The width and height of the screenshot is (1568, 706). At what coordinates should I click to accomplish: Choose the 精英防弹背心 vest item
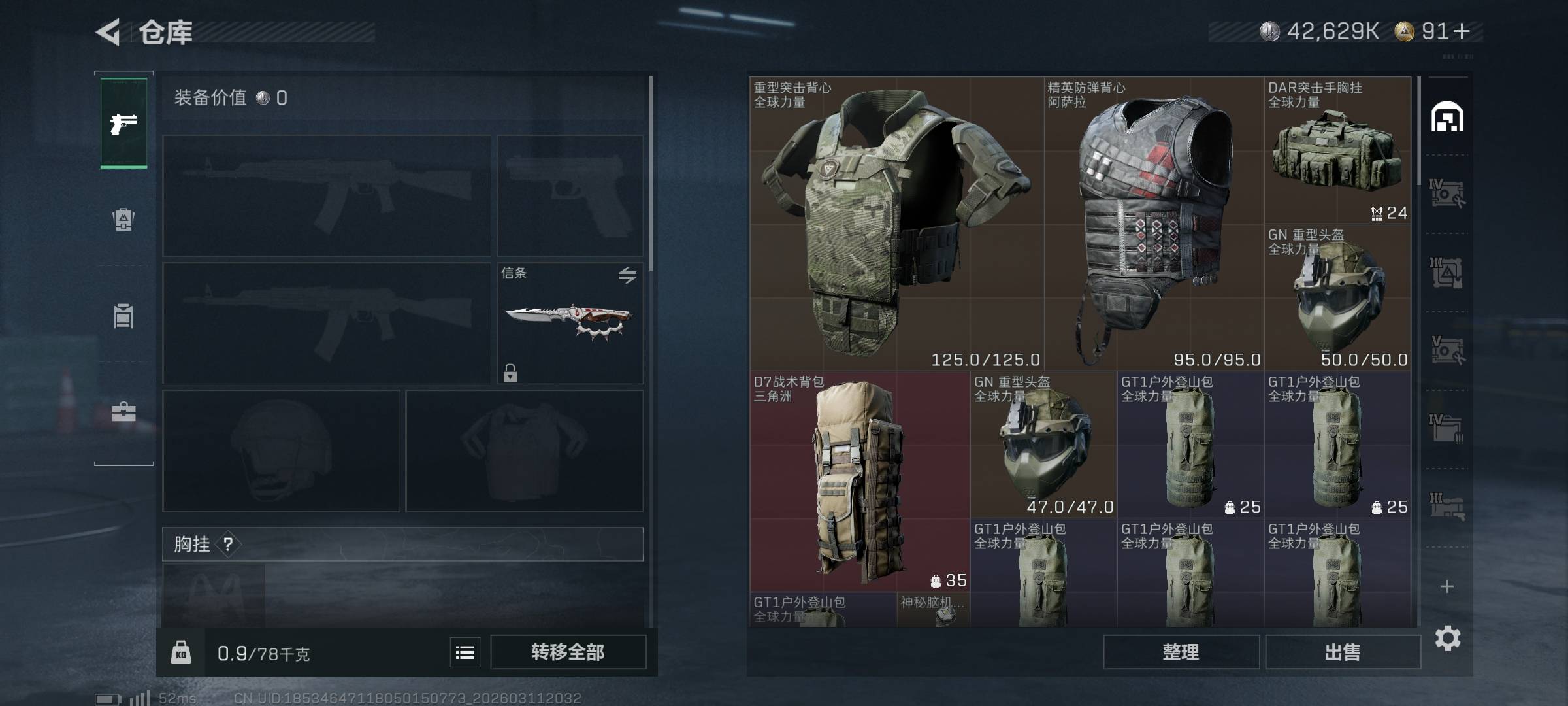coord(1154,224)
